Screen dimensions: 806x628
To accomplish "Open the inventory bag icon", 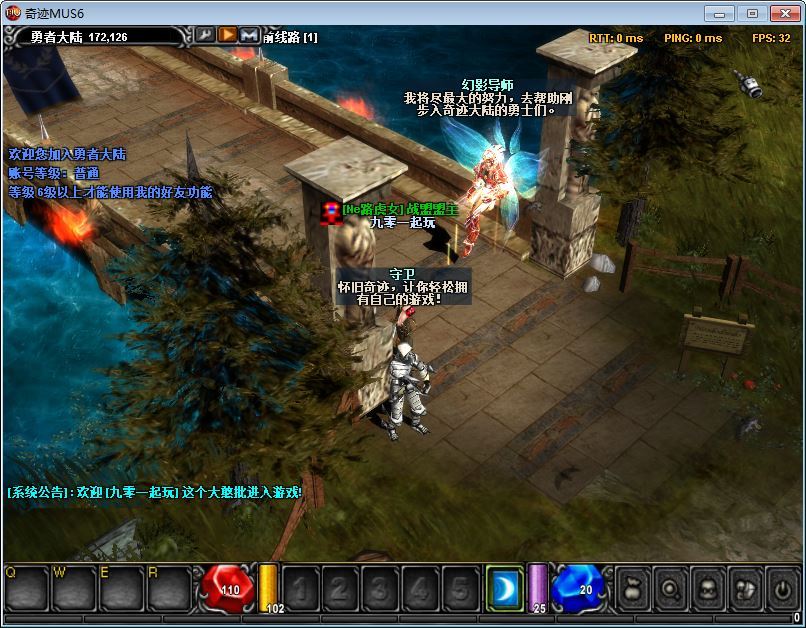I will 632,588.
